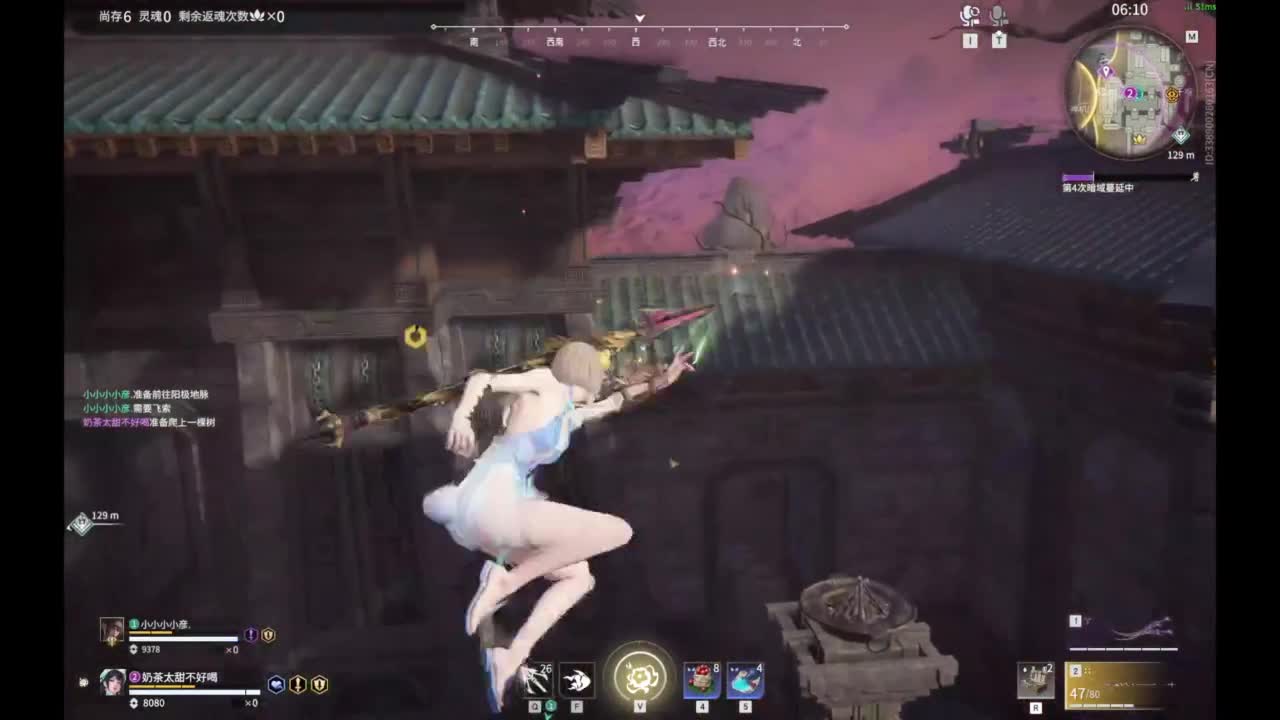Viewport: 1280px width, 720px height.
Task: Click the weapon slot icon near the R key
Action: pos(1035,678)
